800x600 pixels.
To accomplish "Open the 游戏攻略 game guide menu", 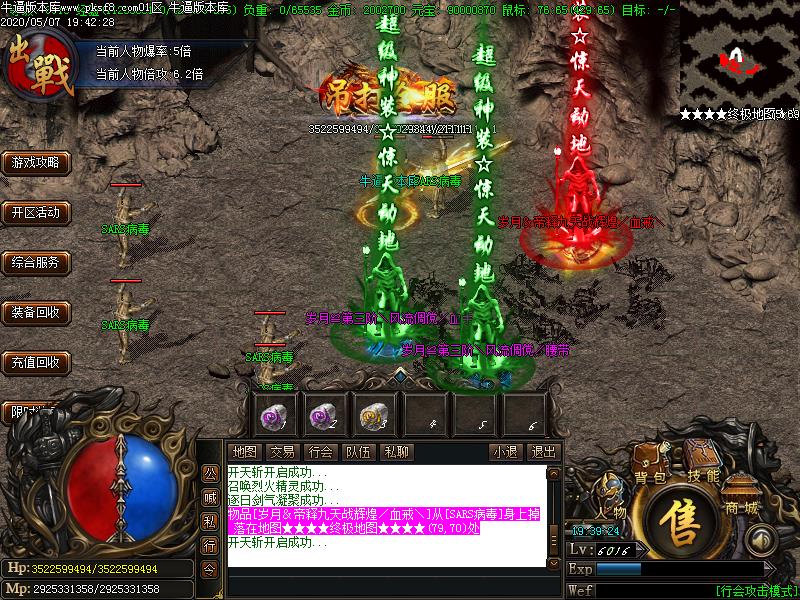I will click(36, 162).
